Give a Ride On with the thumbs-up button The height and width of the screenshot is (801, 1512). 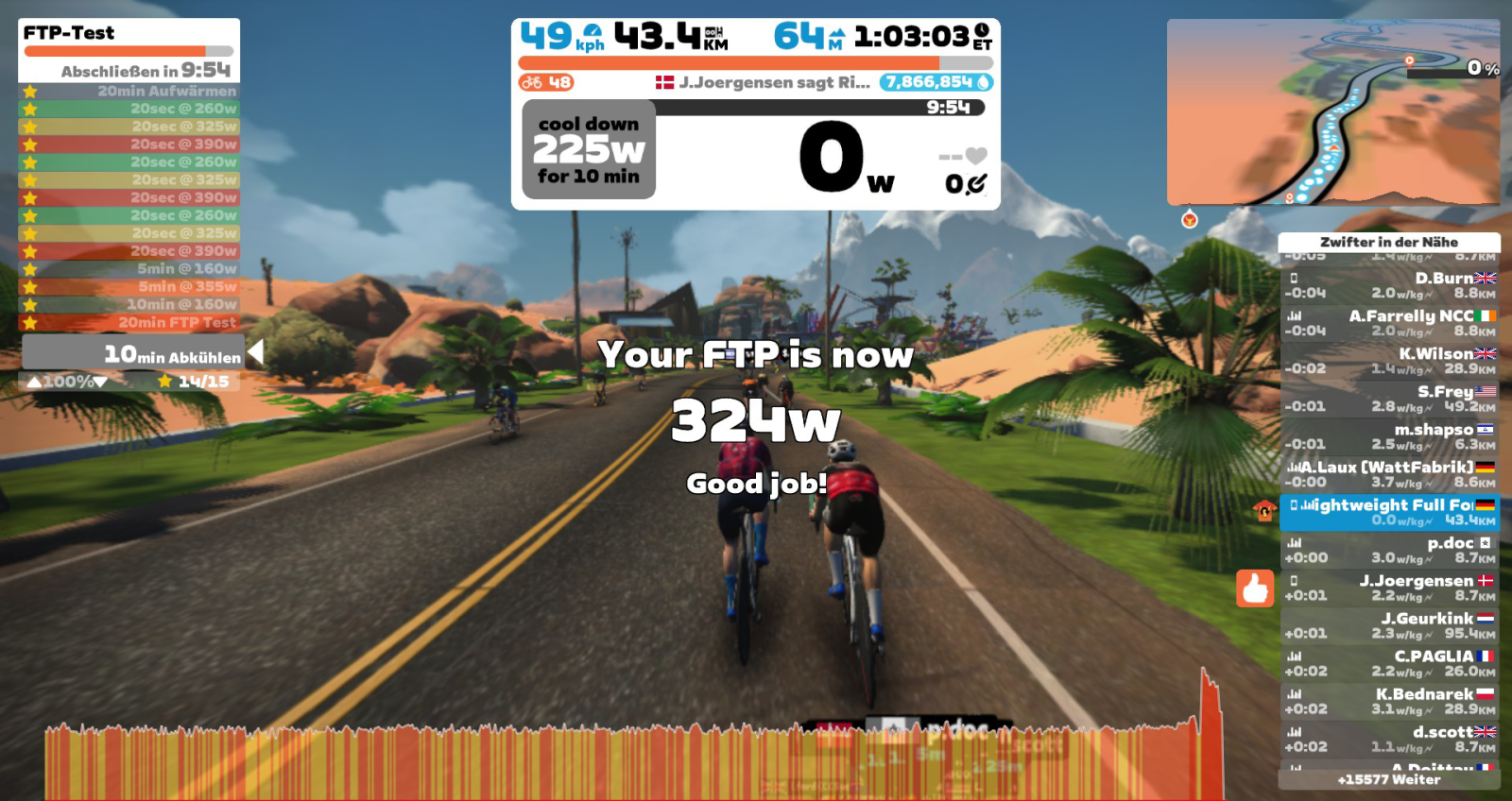pyautogui.click(x=1255, y=588)
